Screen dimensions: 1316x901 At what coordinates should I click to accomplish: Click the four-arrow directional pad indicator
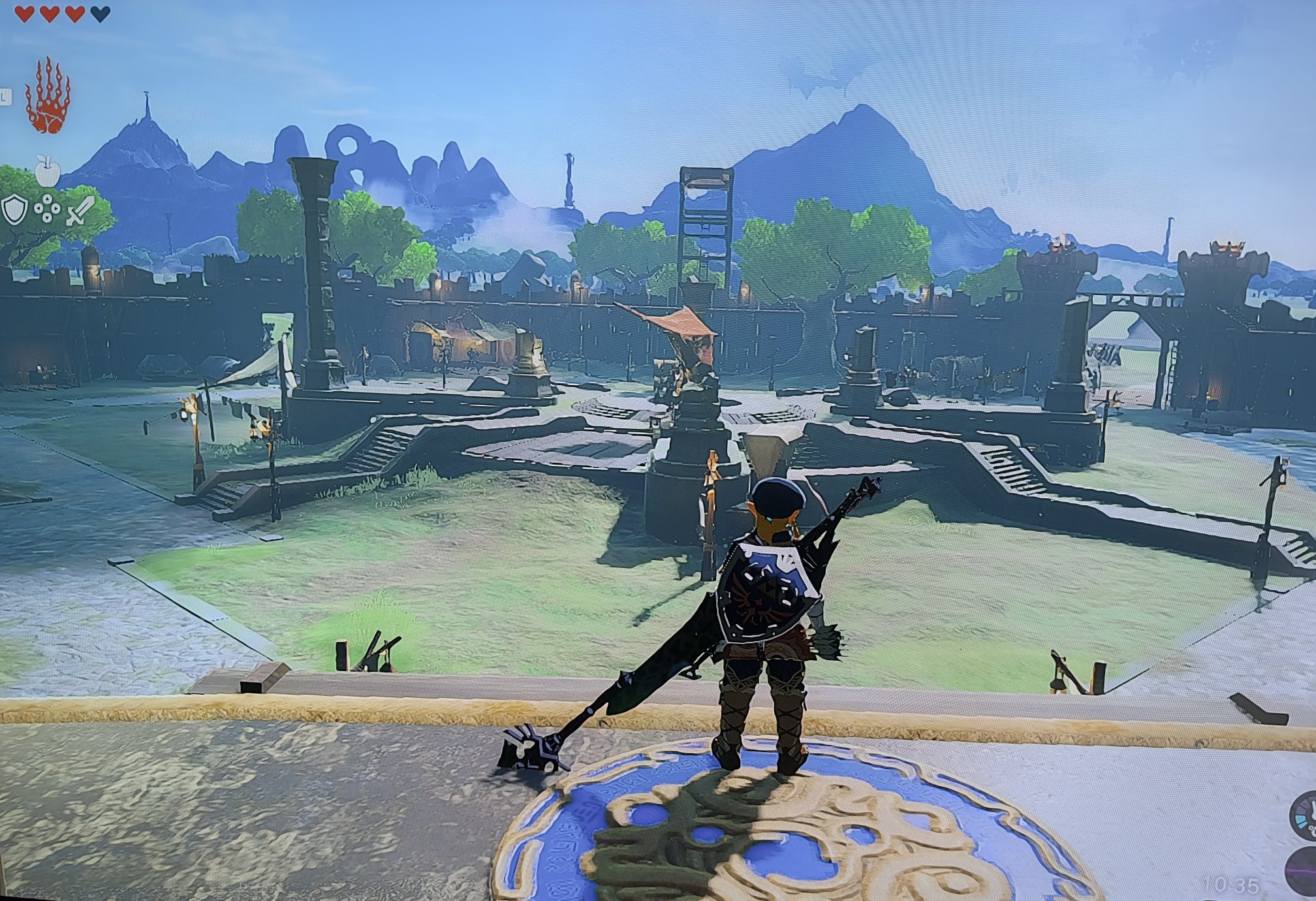point(47,210)
